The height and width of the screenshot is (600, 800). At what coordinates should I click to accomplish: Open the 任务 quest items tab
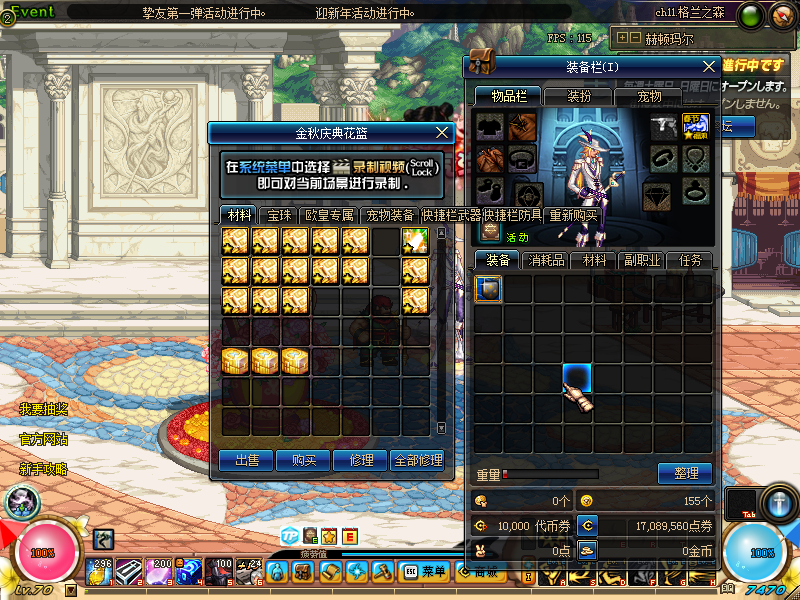click(x=690, y=260)
